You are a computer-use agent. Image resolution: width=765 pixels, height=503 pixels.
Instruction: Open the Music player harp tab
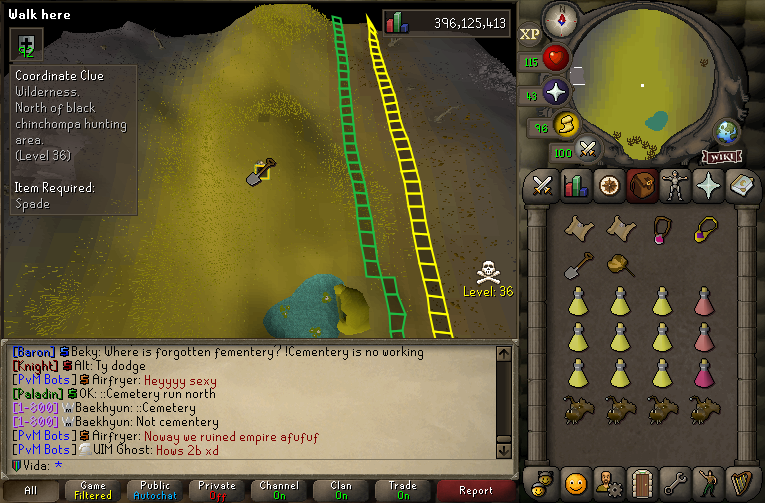click(x=740, y=482)
